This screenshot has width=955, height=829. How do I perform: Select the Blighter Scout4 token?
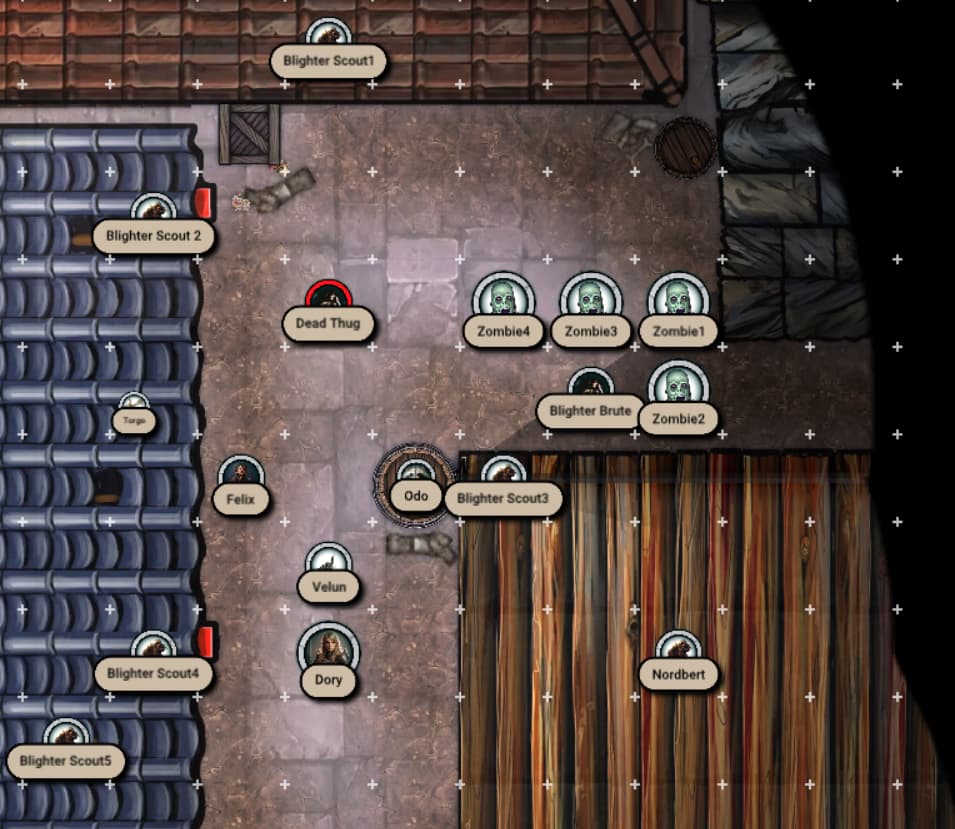(154, 651)
